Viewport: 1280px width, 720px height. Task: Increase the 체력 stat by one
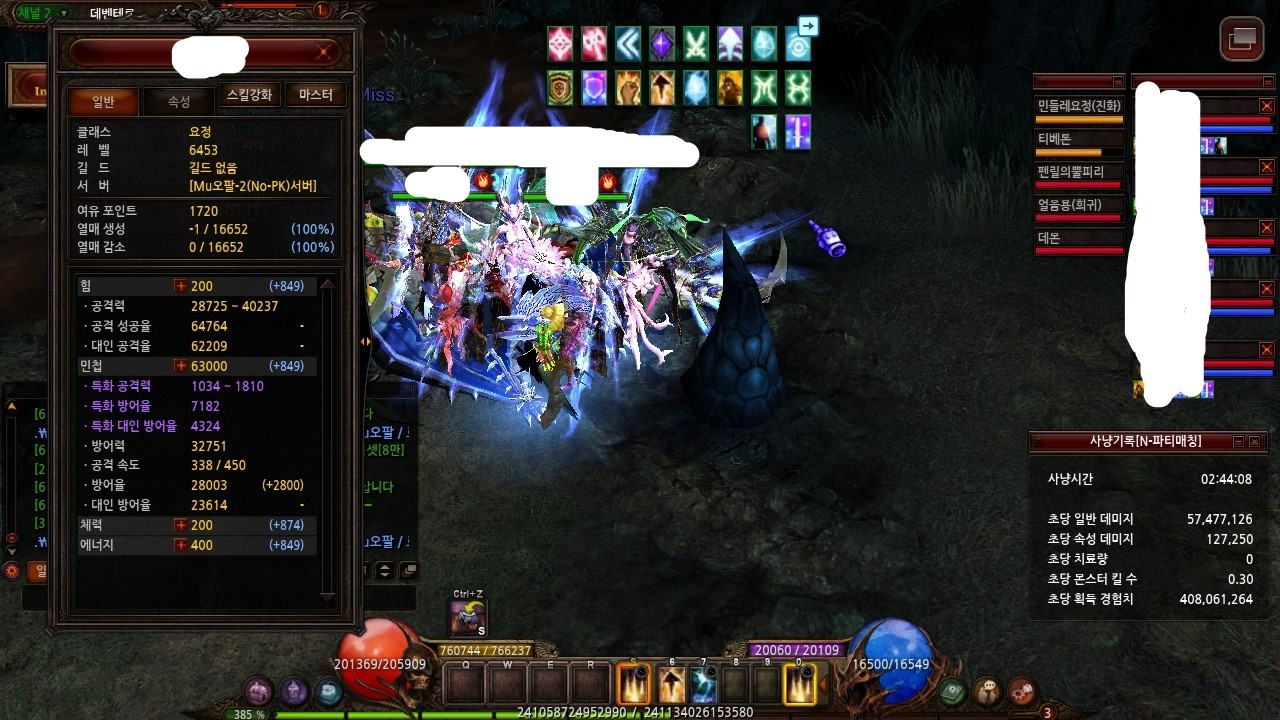[x=181, y=525]
